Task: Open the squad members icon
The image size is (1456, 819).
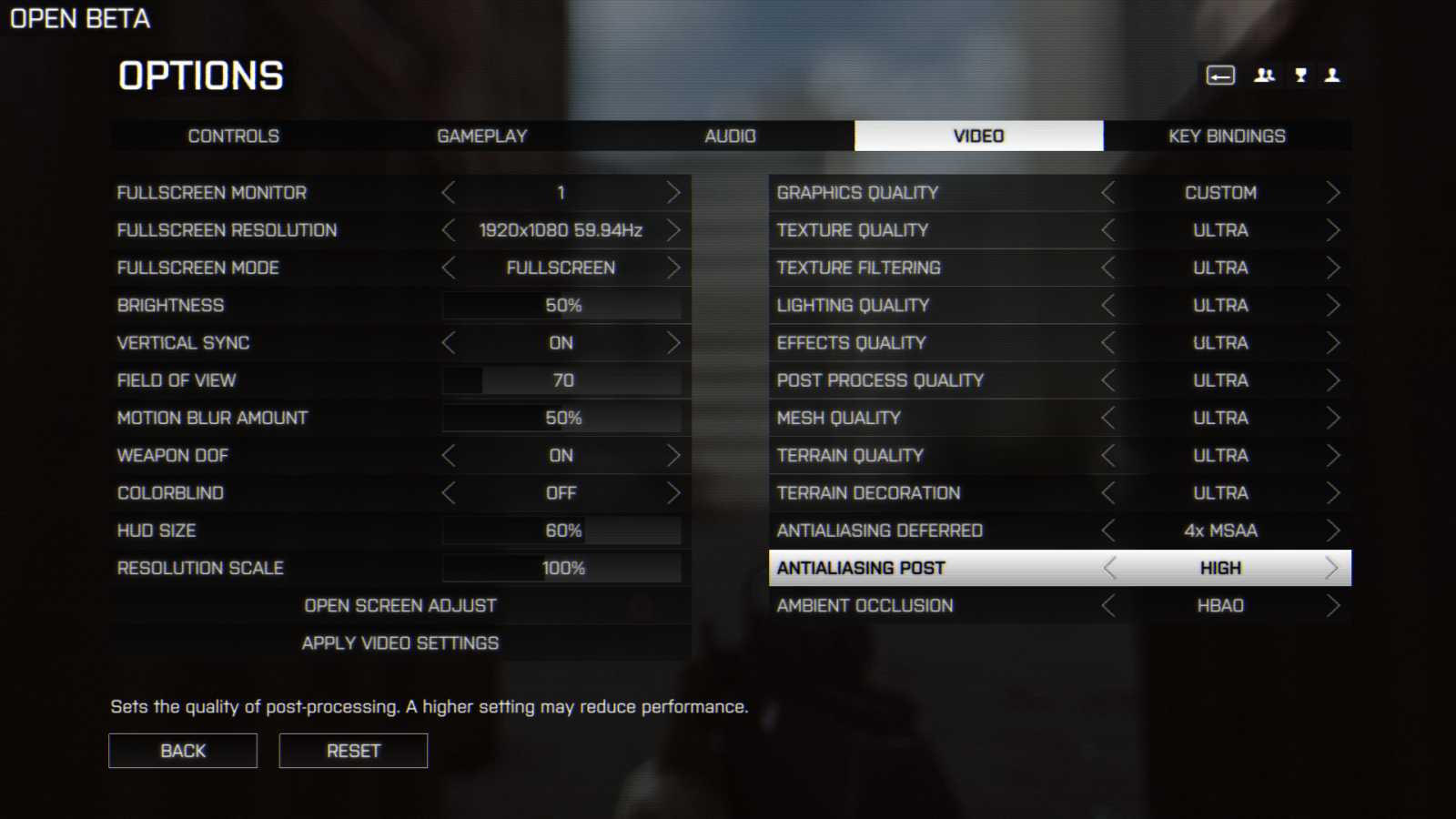Action: (x=1265, y=76)
